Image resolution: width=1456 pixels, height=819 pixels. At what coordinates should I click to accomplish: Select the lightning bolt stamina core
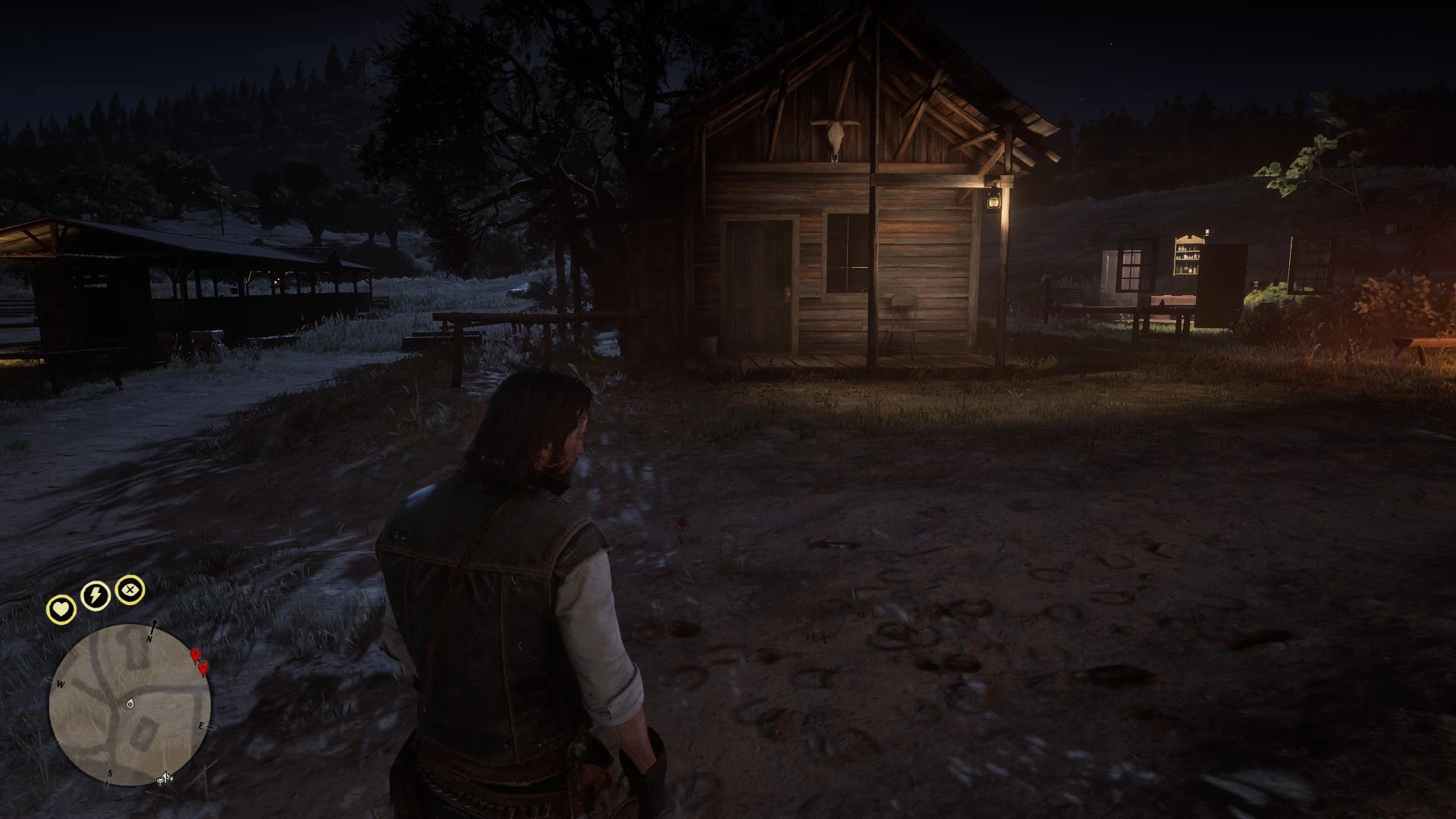click(x=96, y=595)
